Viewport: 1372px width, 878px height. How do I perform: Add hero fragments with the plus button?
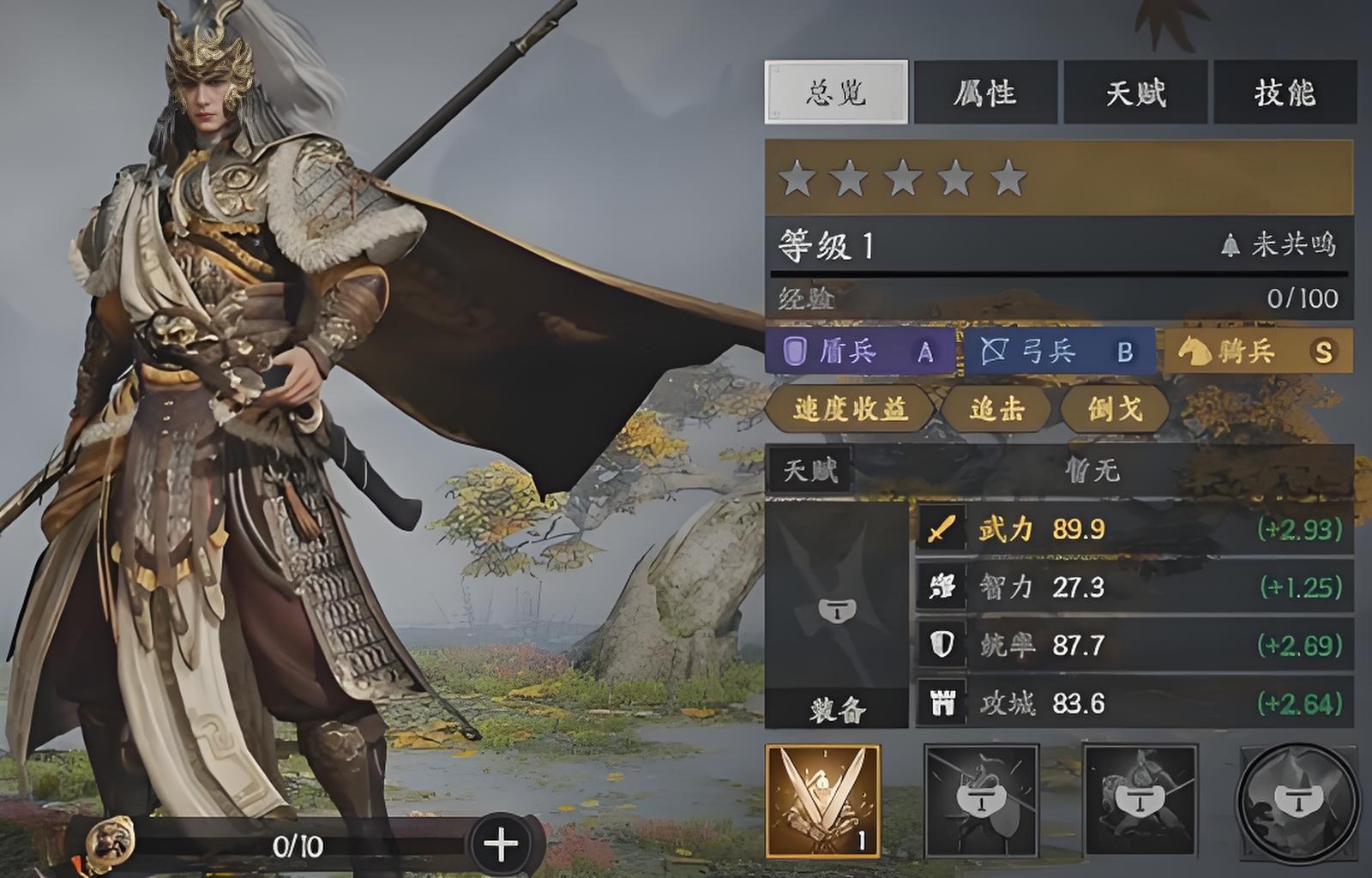(x=501, y=845)
